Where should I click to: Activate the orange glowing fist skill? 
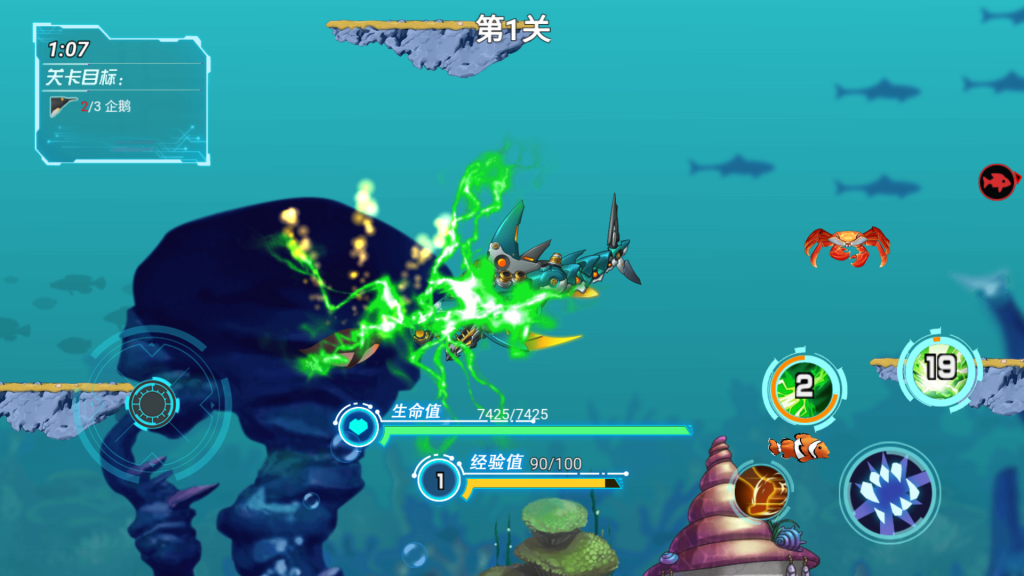point(762,490)
